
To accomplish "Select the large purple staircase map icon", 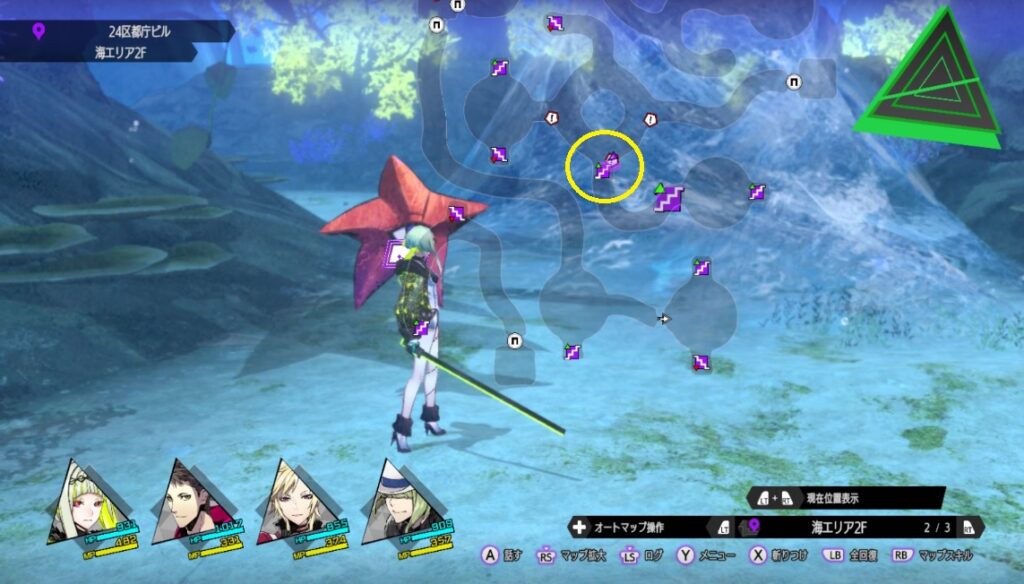I will click(668, 198).
